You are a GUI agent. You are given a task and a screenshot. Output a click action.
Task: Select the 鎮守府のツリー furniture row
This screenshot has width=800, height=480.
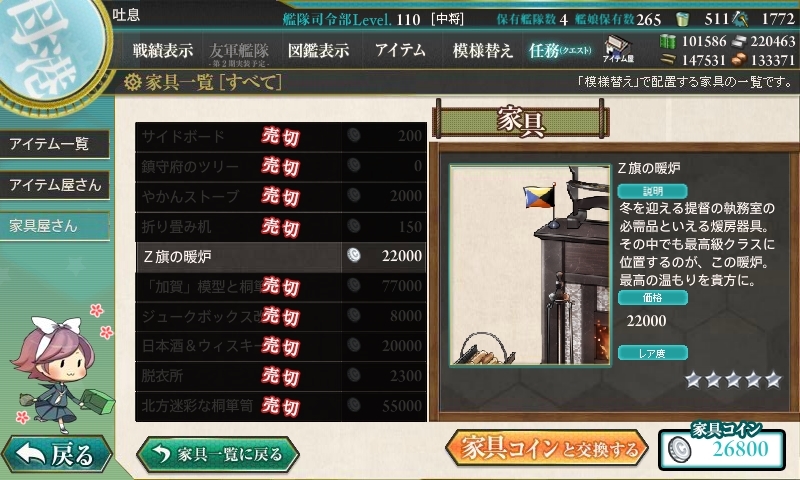(x=280, y=167)
